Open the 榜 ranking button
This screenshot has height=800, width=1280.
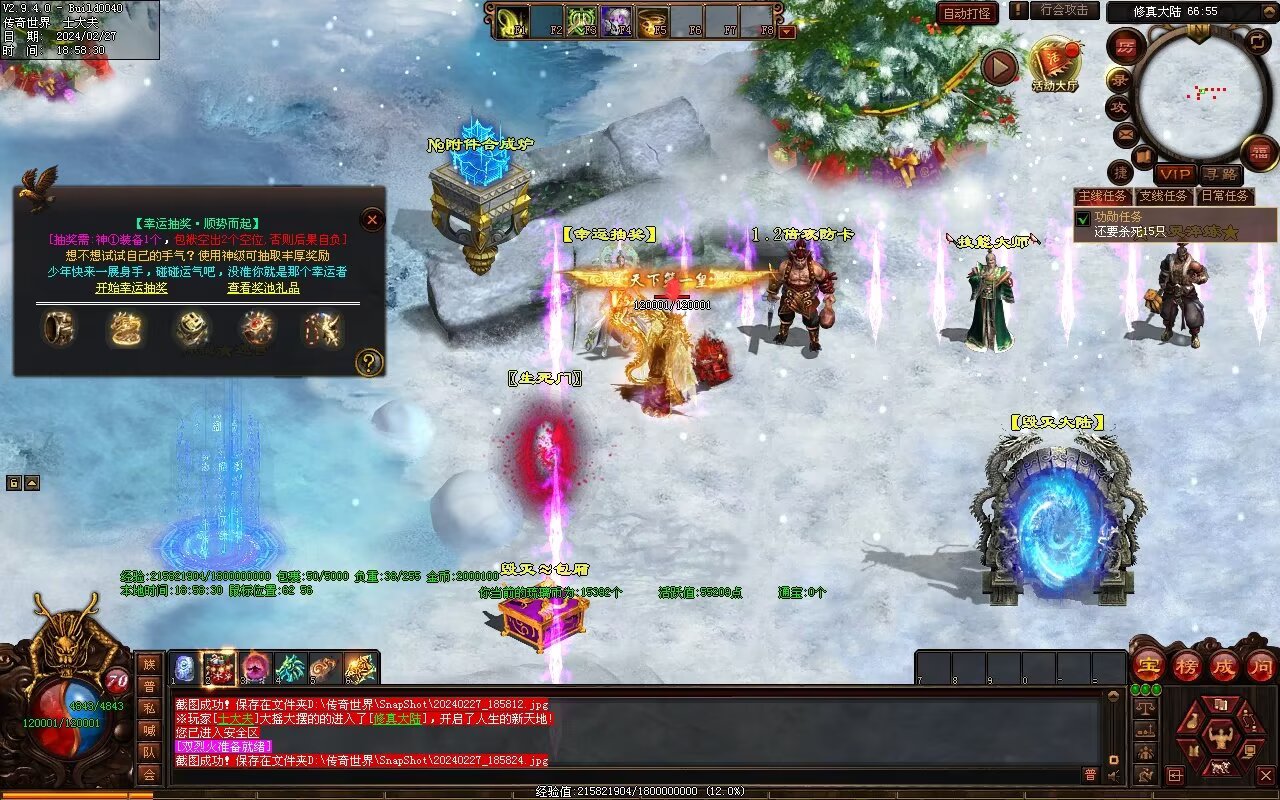[1186, 665]
